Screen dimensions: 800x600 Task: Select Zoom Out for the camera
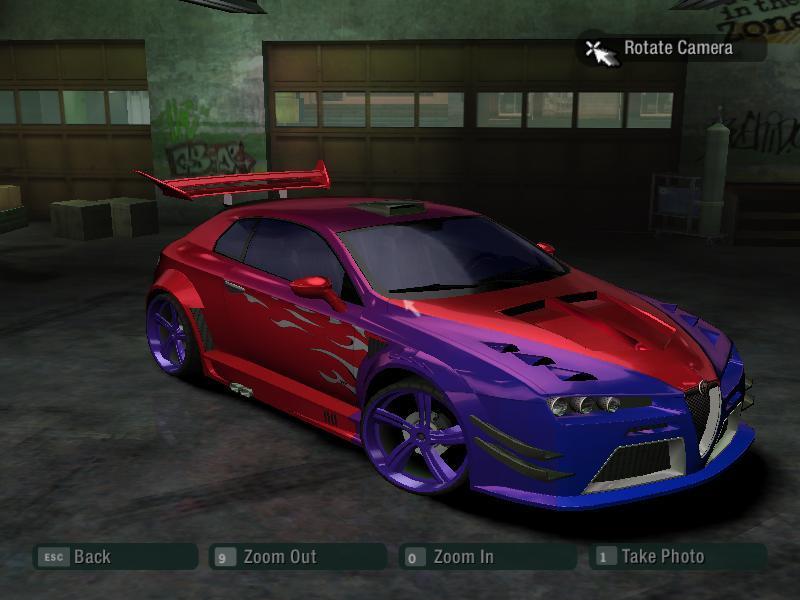pos(279,557)
